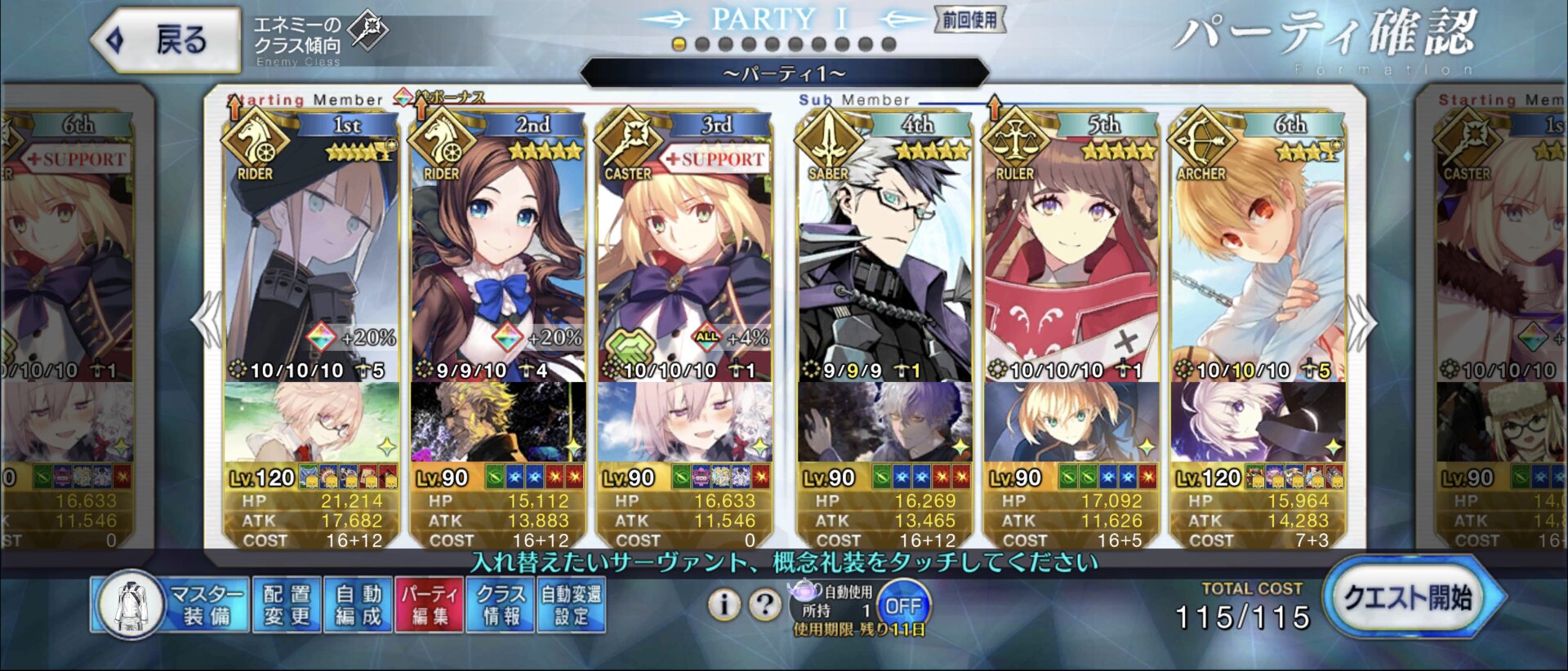This screenshot has width=1568, height=671.
Task: Choose 自動編成 auto formation
Action: [358, 605]
